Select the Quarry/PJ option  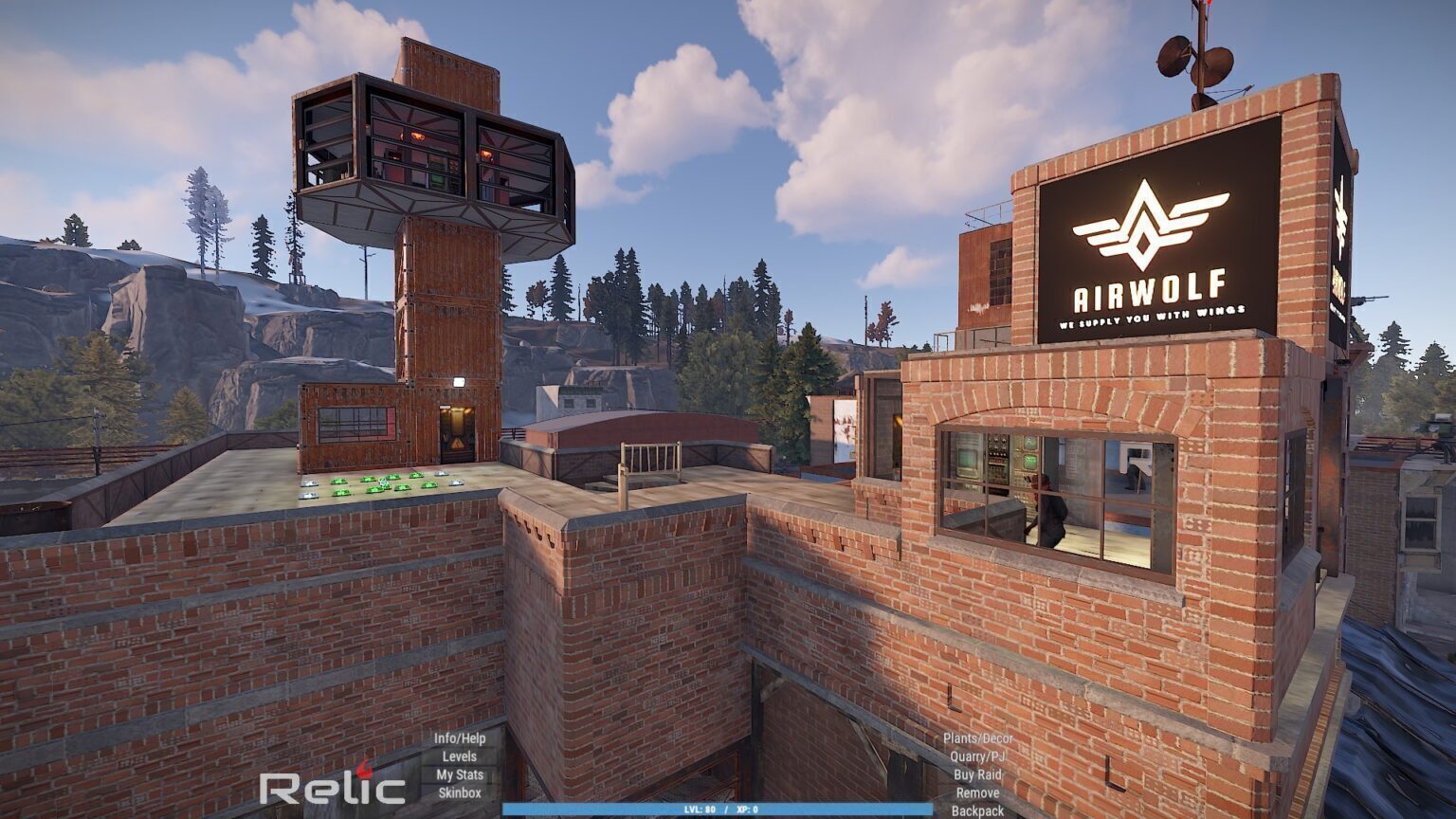[x=977, y=756]
